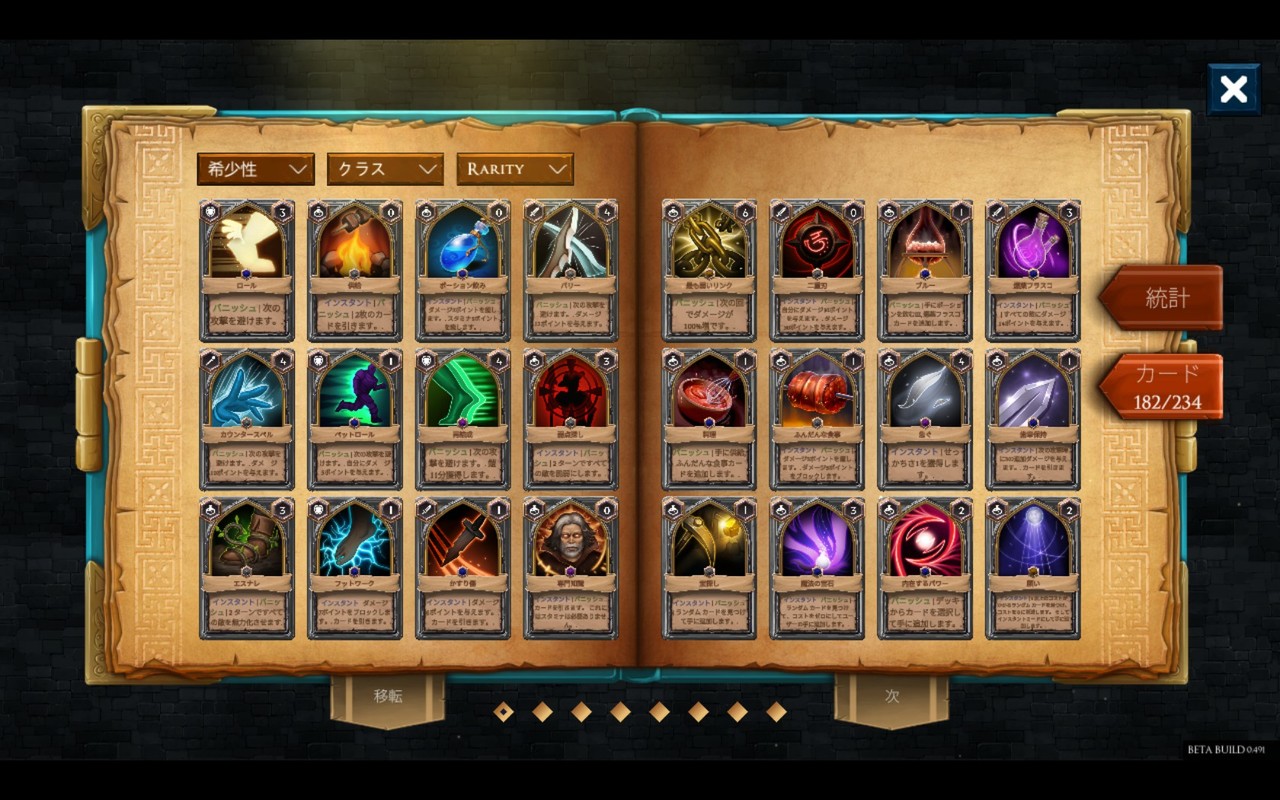The width and height of the screenshot is (1280, 800).
Task: Open the 希少性 dropdown filter
Action: 256,169
